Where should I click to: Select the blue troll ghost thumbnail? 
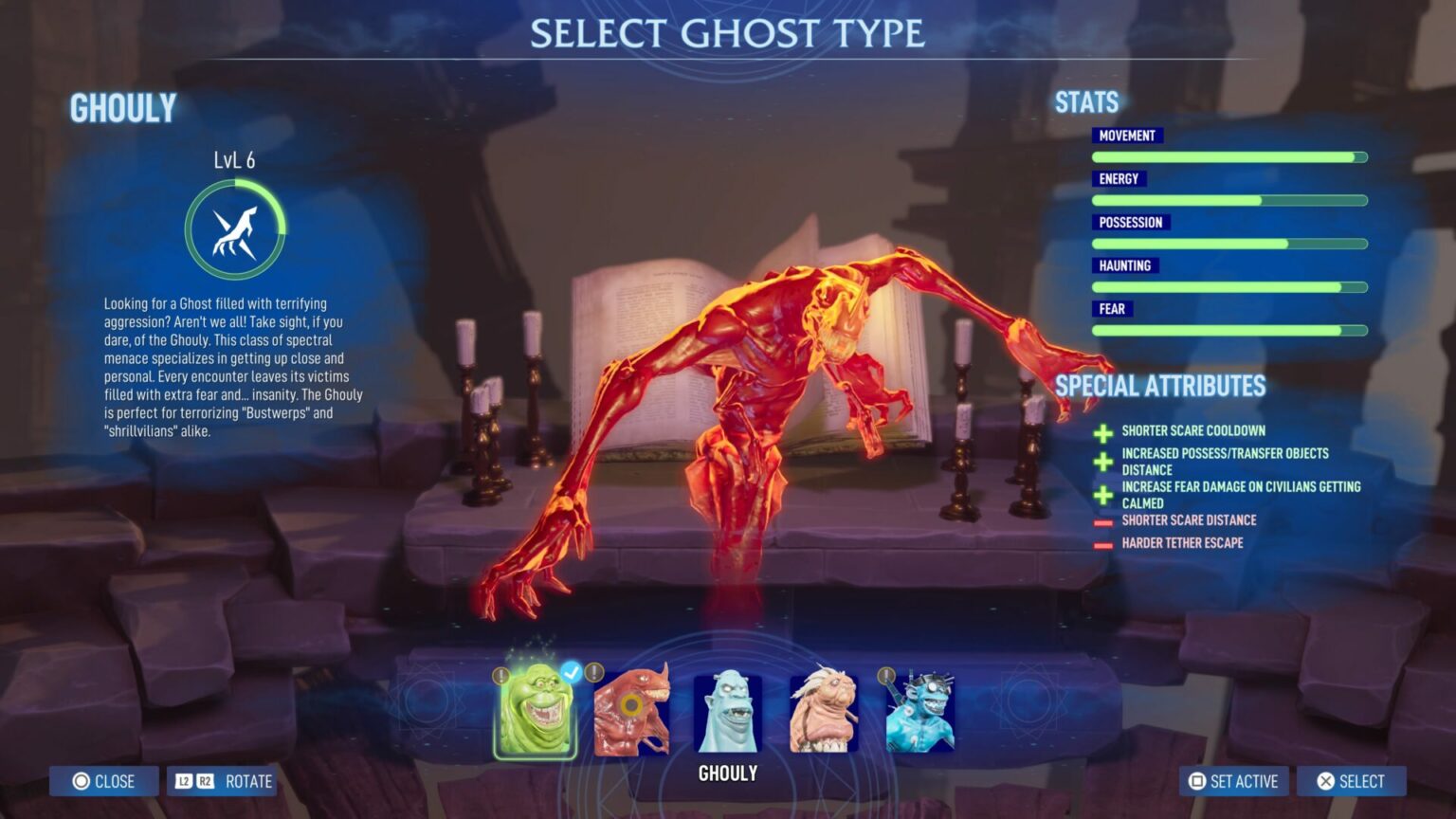726,711
